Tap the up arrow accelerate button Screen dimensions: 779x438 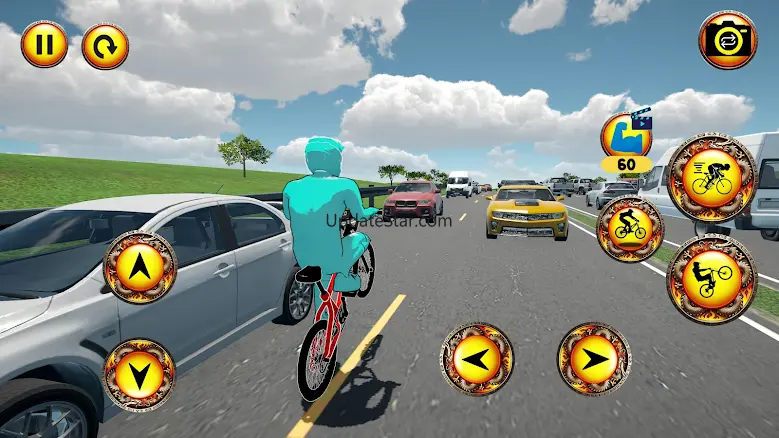pyautogui.click(x=140, y=267)
